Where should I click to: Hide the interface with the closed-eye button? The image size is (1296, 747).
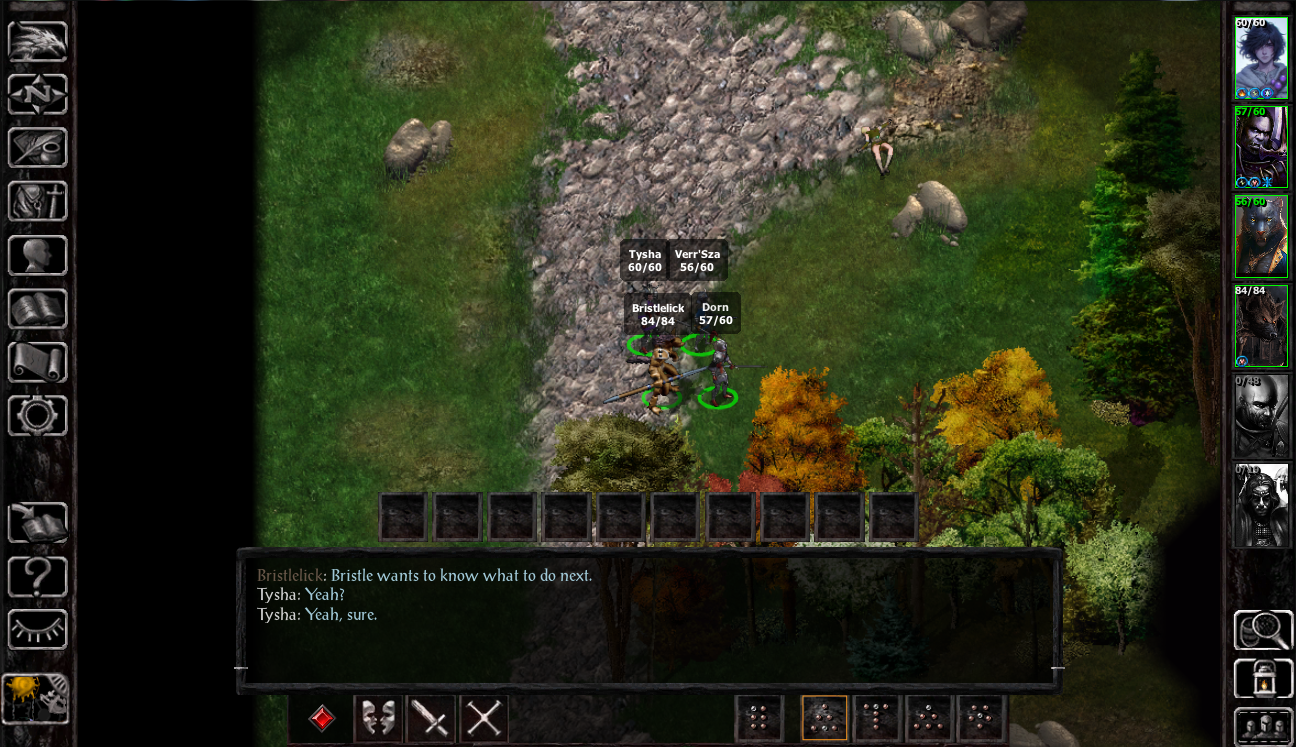pyautogui.click(x=38, y=630)
